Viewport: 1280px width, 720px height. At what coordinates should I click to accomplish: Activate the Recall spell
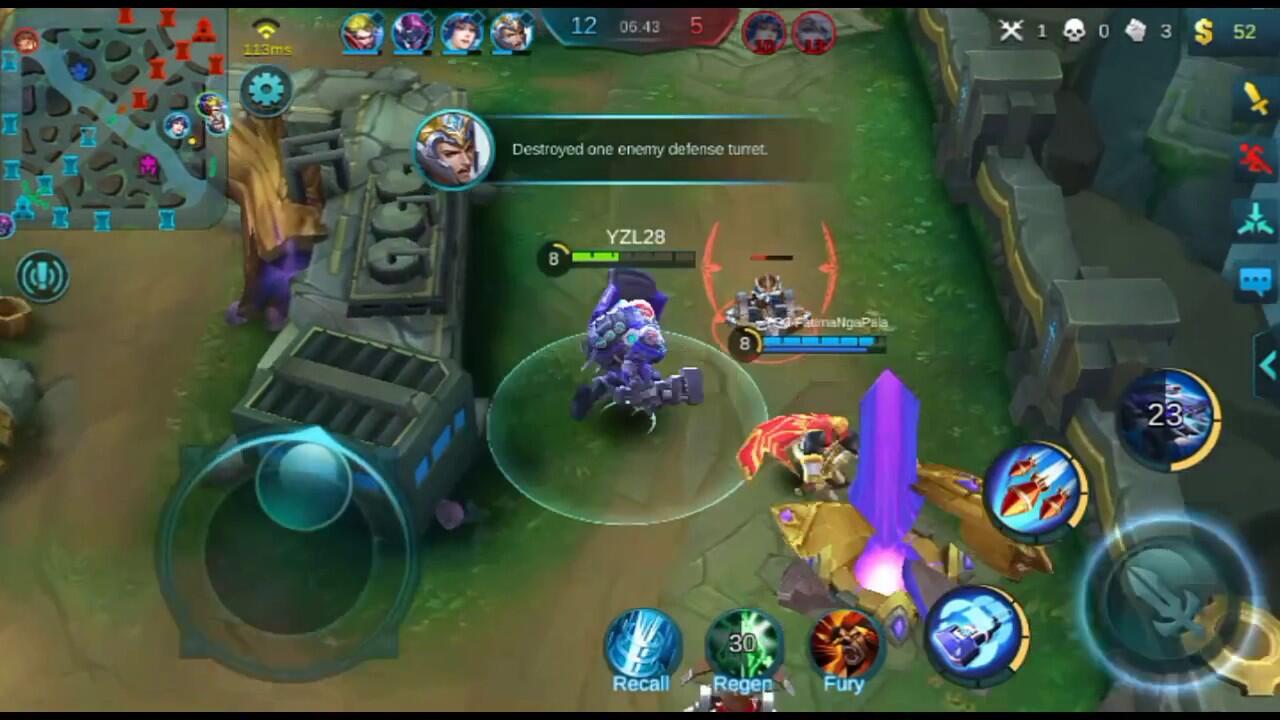point(642,646)
